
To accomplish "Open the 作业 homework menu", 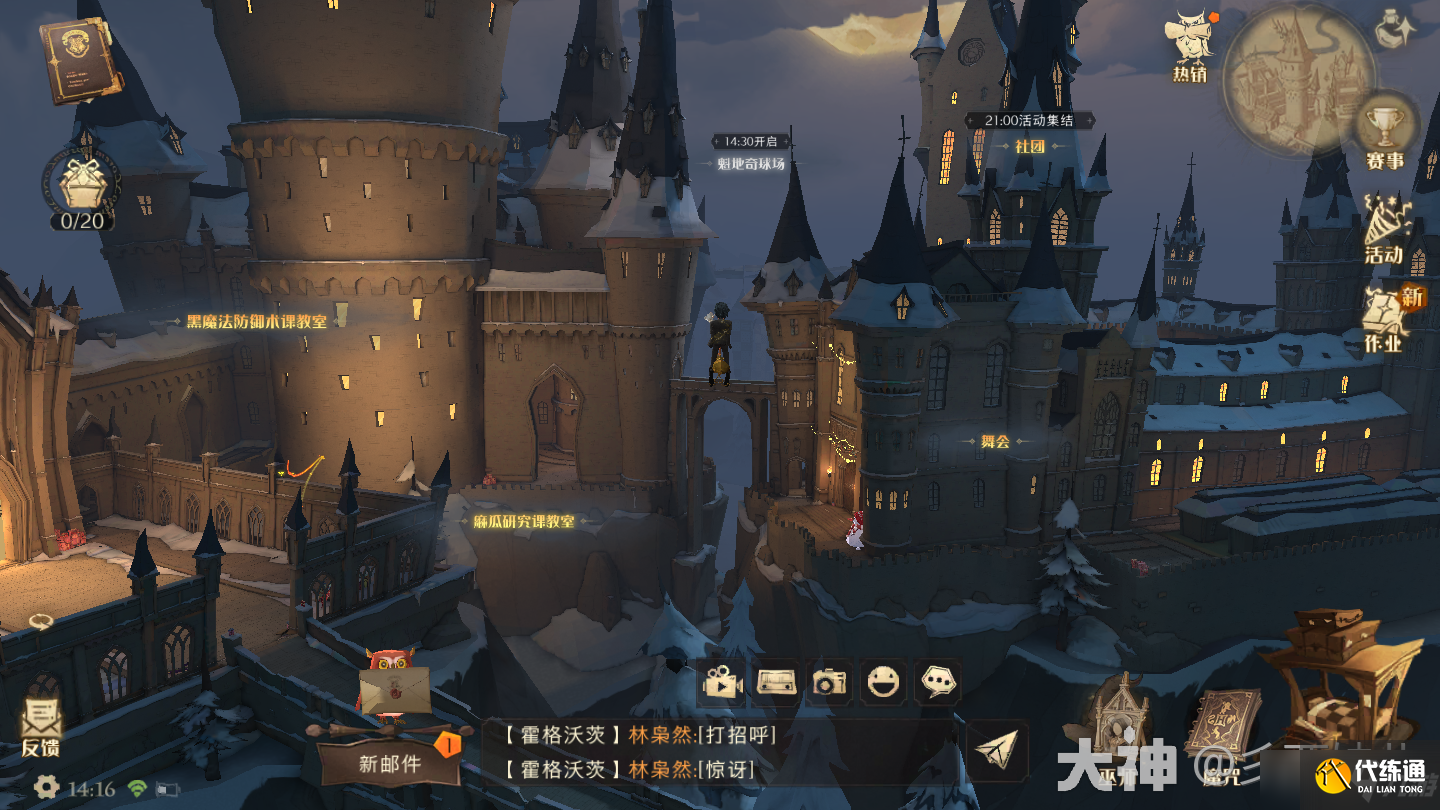I will click(x=1385, y=320).
